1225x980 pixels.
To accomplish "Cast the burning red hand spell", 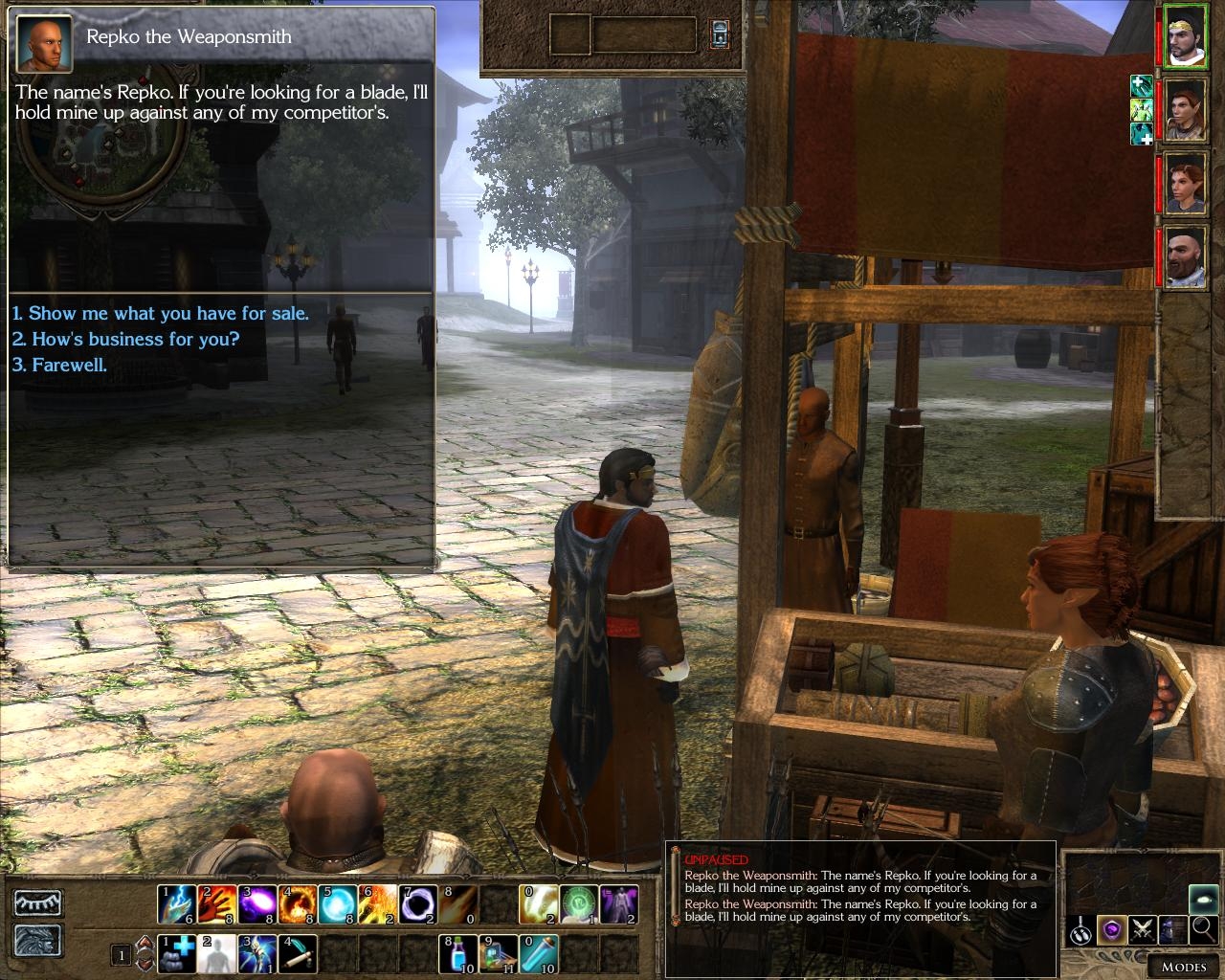I will click(217, 903).
